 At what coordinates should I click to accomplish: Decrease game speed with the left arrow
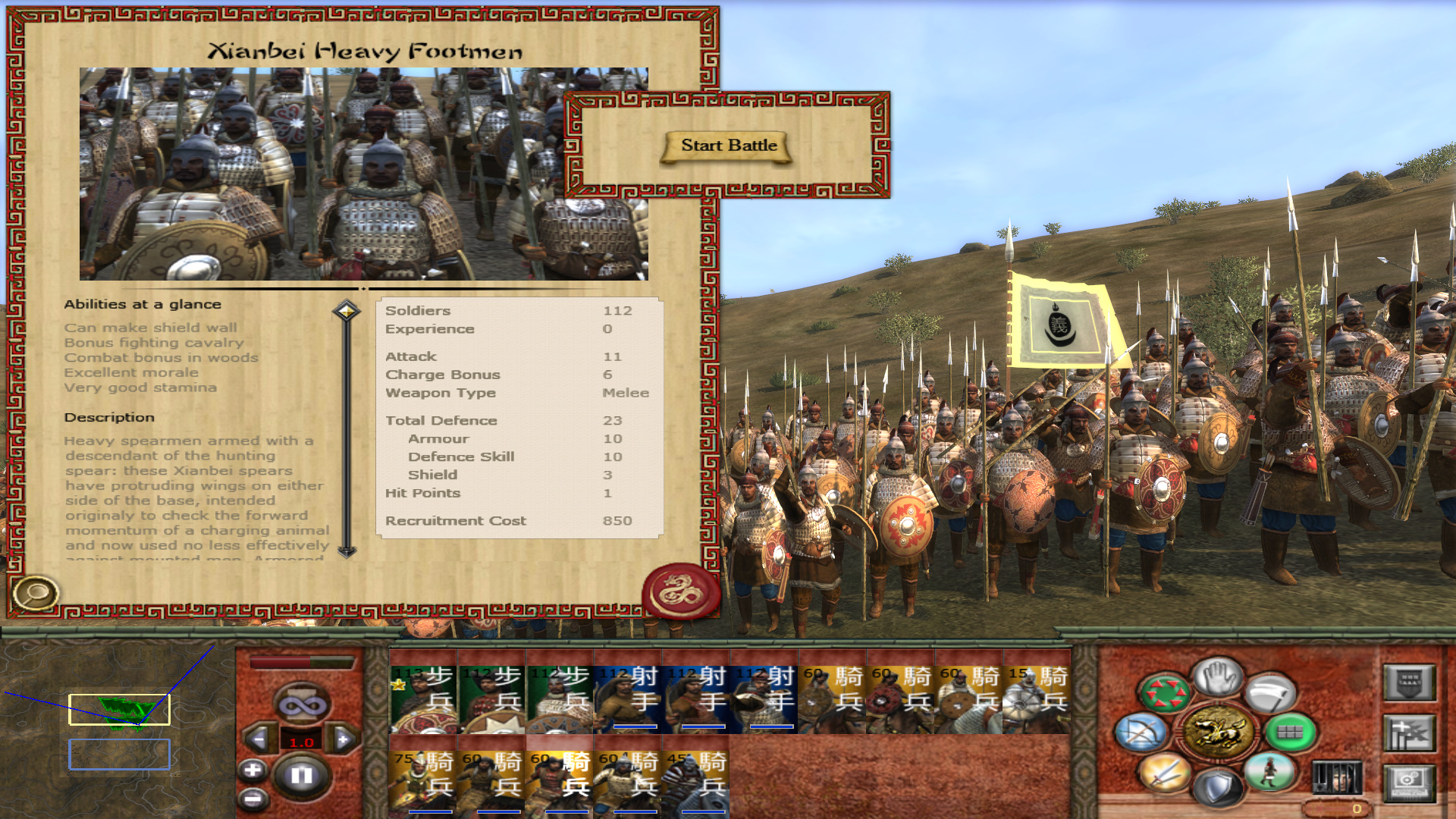click(x=259, y=739)
